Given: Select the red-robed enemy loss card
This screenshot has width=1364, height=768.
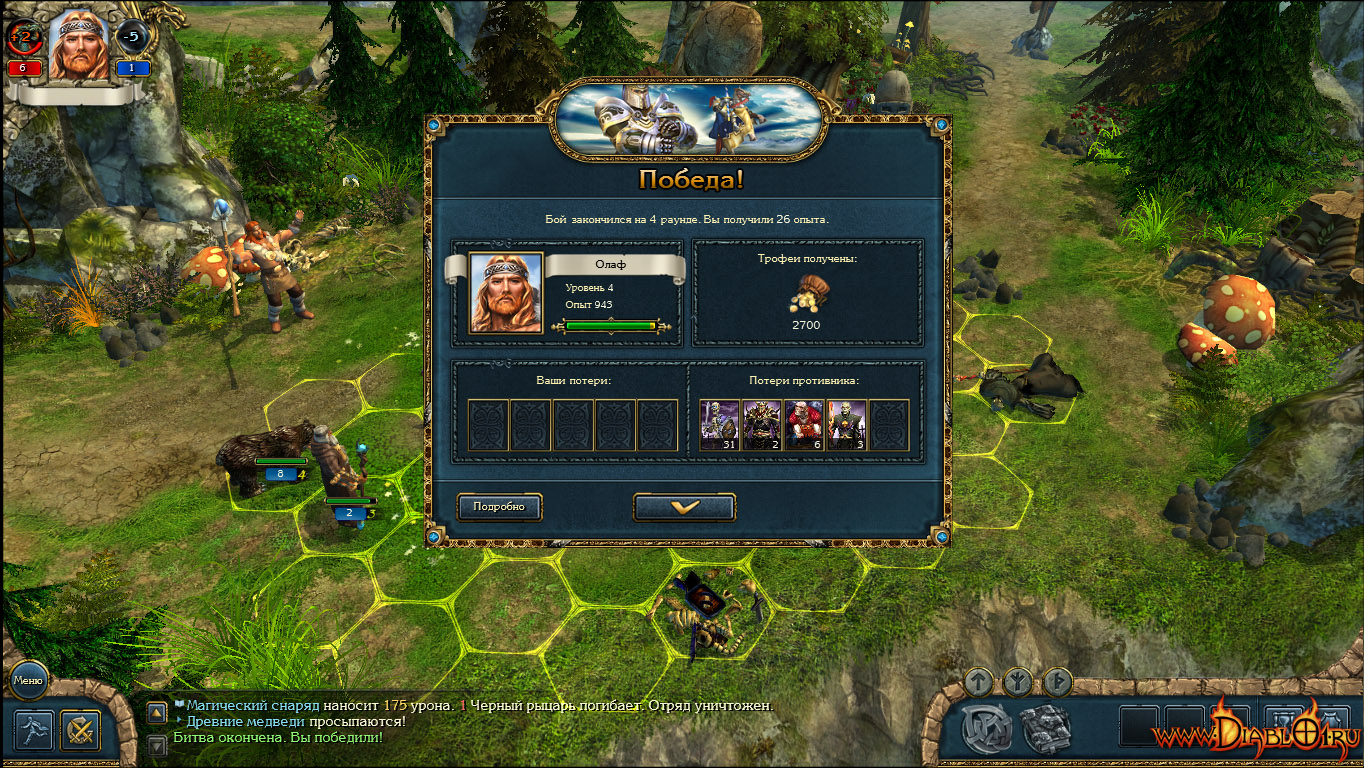Looking at the screenshot, I should 804,425.
